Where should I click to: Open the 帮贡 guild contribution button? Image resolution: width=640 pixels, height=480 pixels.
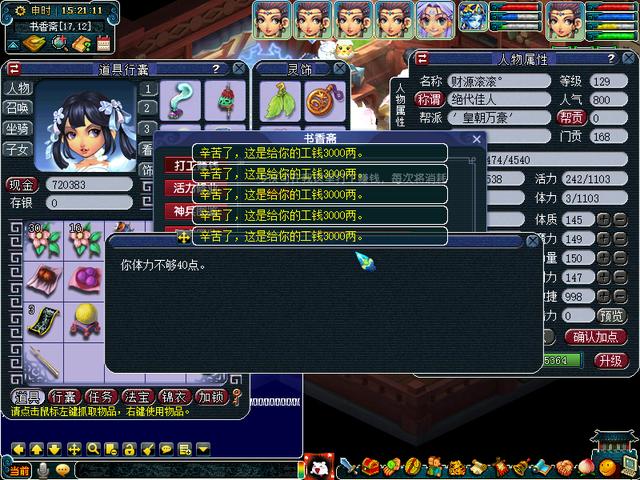click(x=571, y=117)
